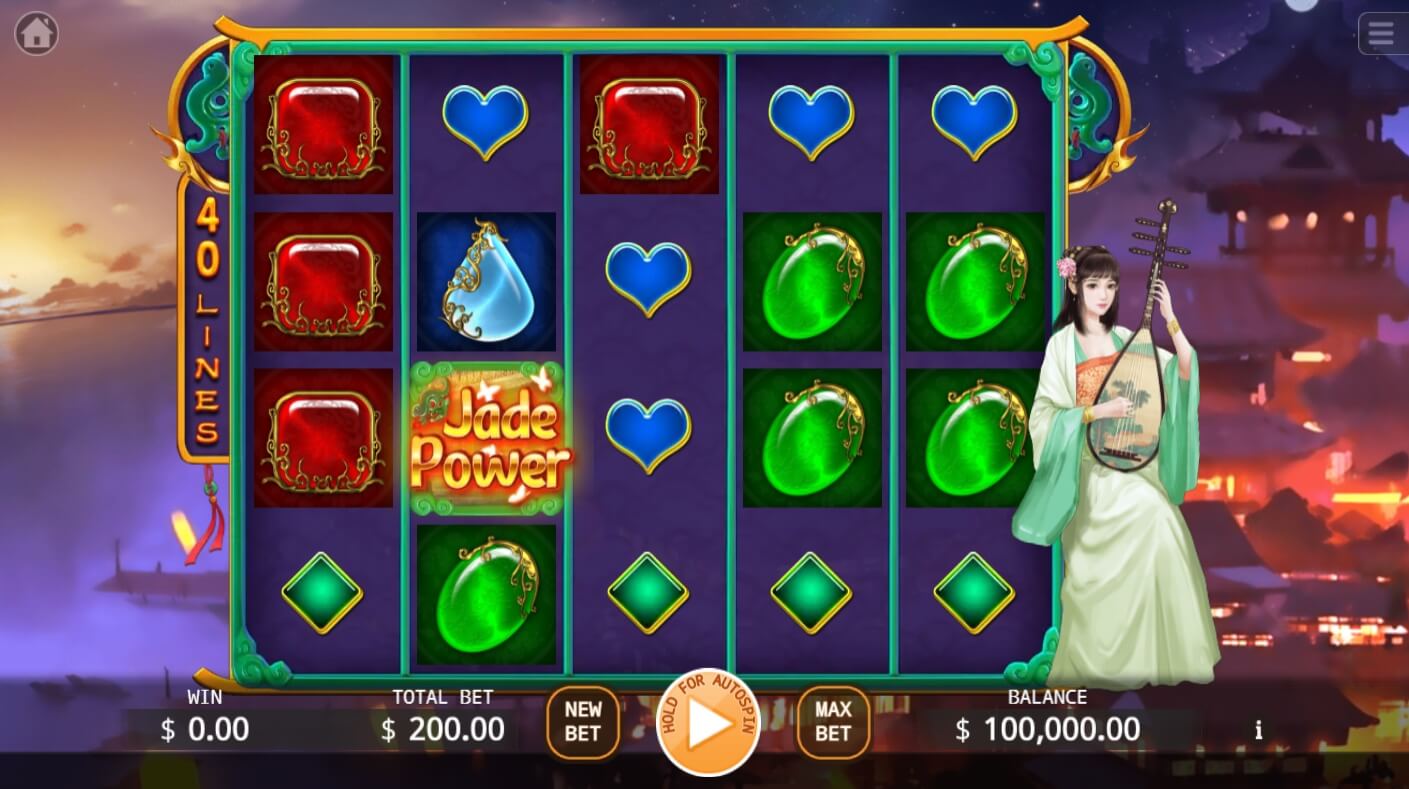Image resolution: width=1409 pixels, height=789 pixels.
Task: Click the blue water drop symbol
Action: click(x=487, y=280)
